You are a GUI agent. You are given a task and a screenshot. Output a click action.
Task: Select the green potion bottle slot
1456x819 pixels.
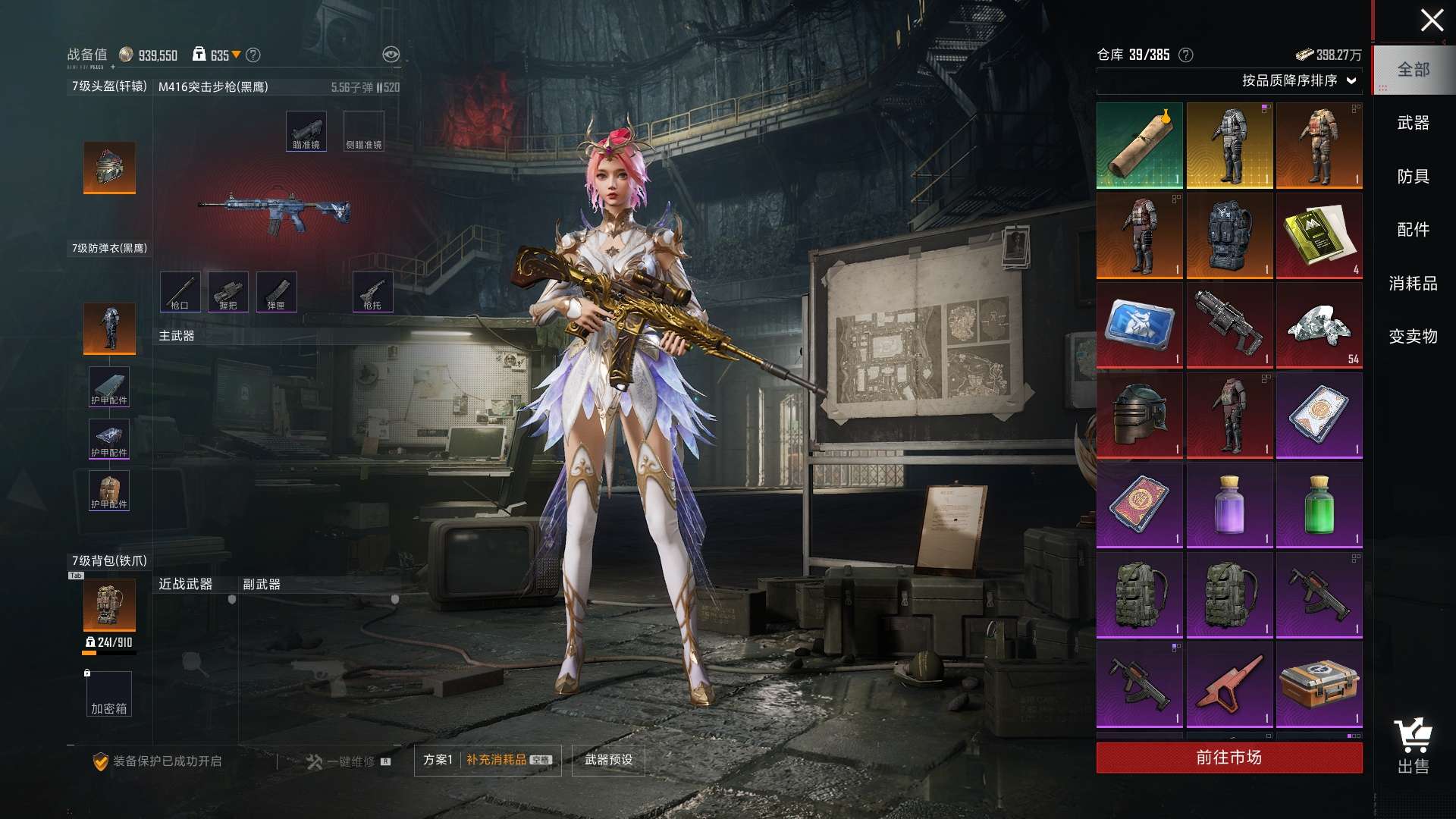pos(1319,504)
